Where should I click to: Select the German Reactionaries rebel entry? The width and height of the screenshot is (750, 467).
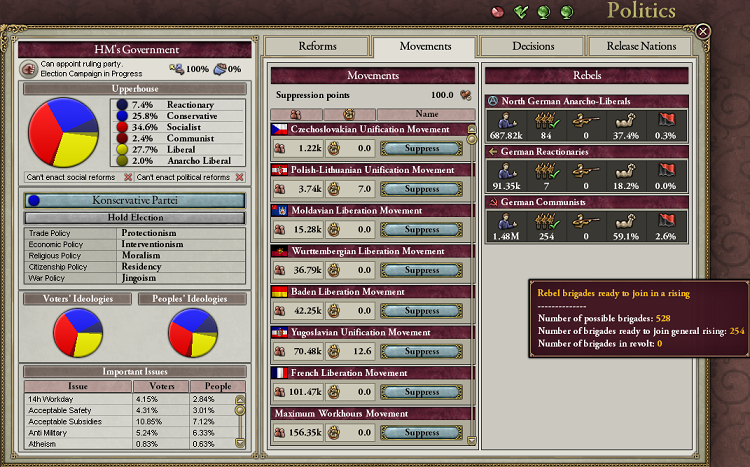tap(587, 152)
